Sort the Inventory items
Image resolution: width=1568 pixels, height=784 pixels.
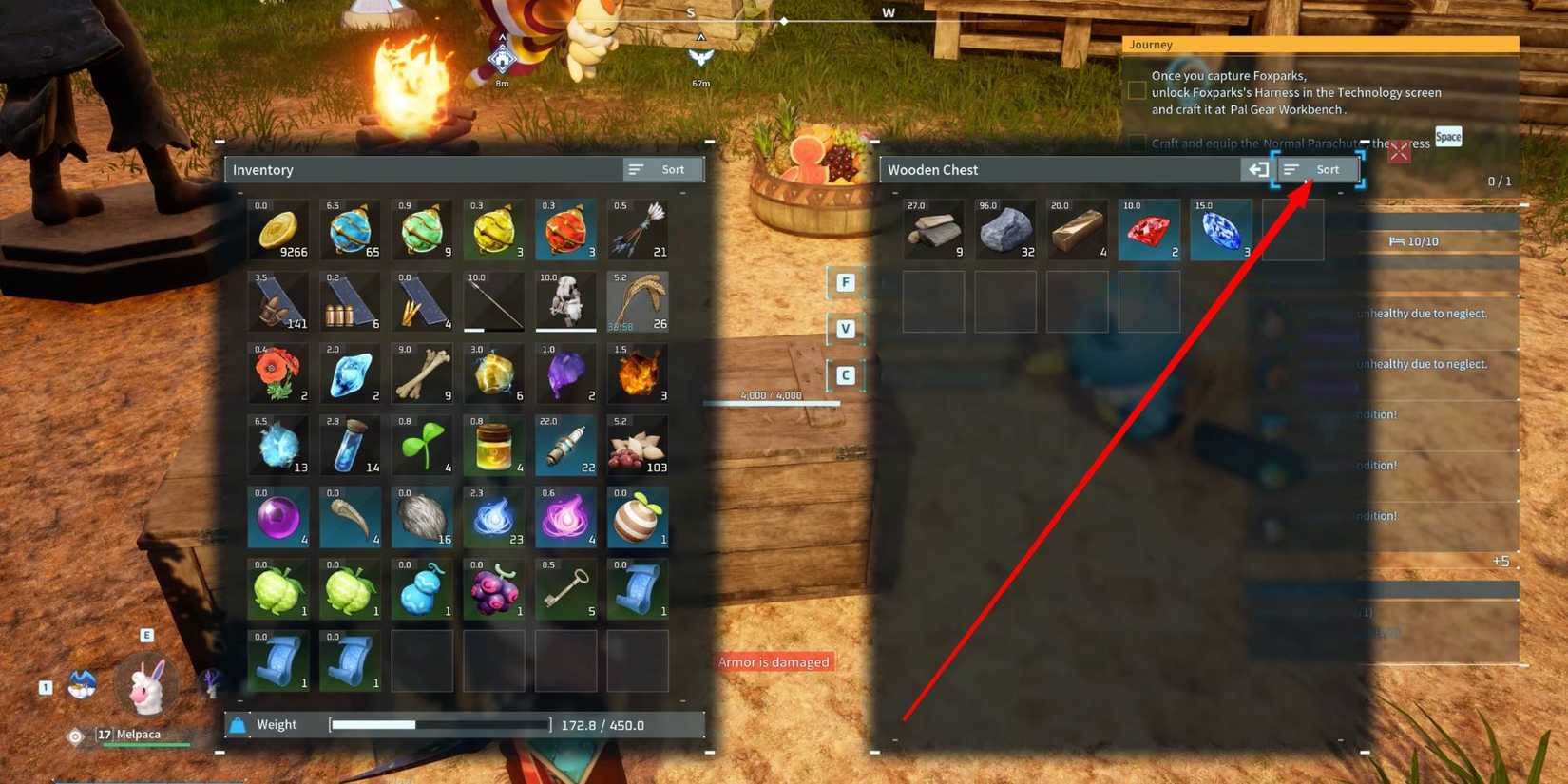[x=662, y=169]
